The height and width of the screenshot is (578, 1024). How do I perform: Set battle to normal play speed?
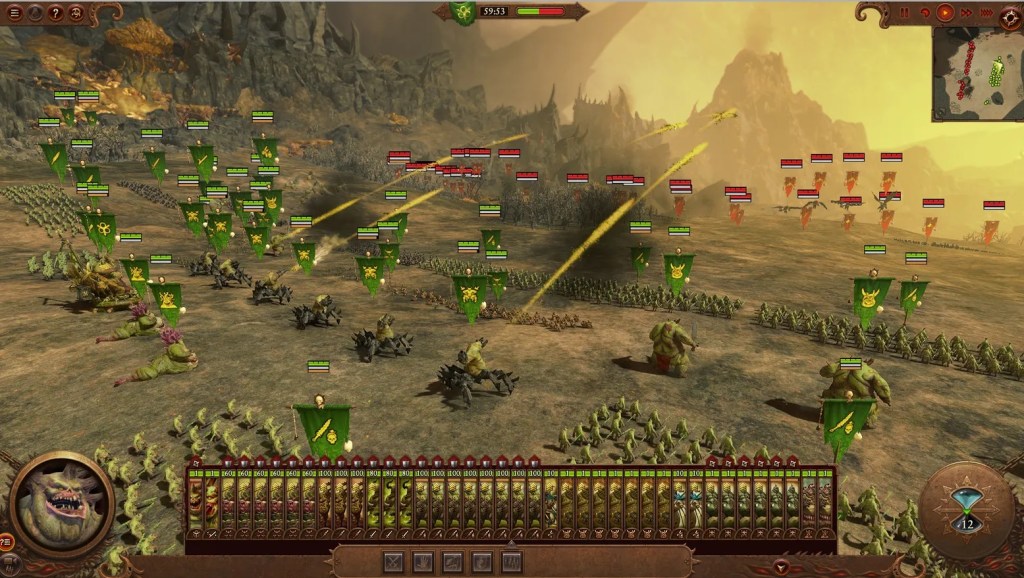coord(945,13)
